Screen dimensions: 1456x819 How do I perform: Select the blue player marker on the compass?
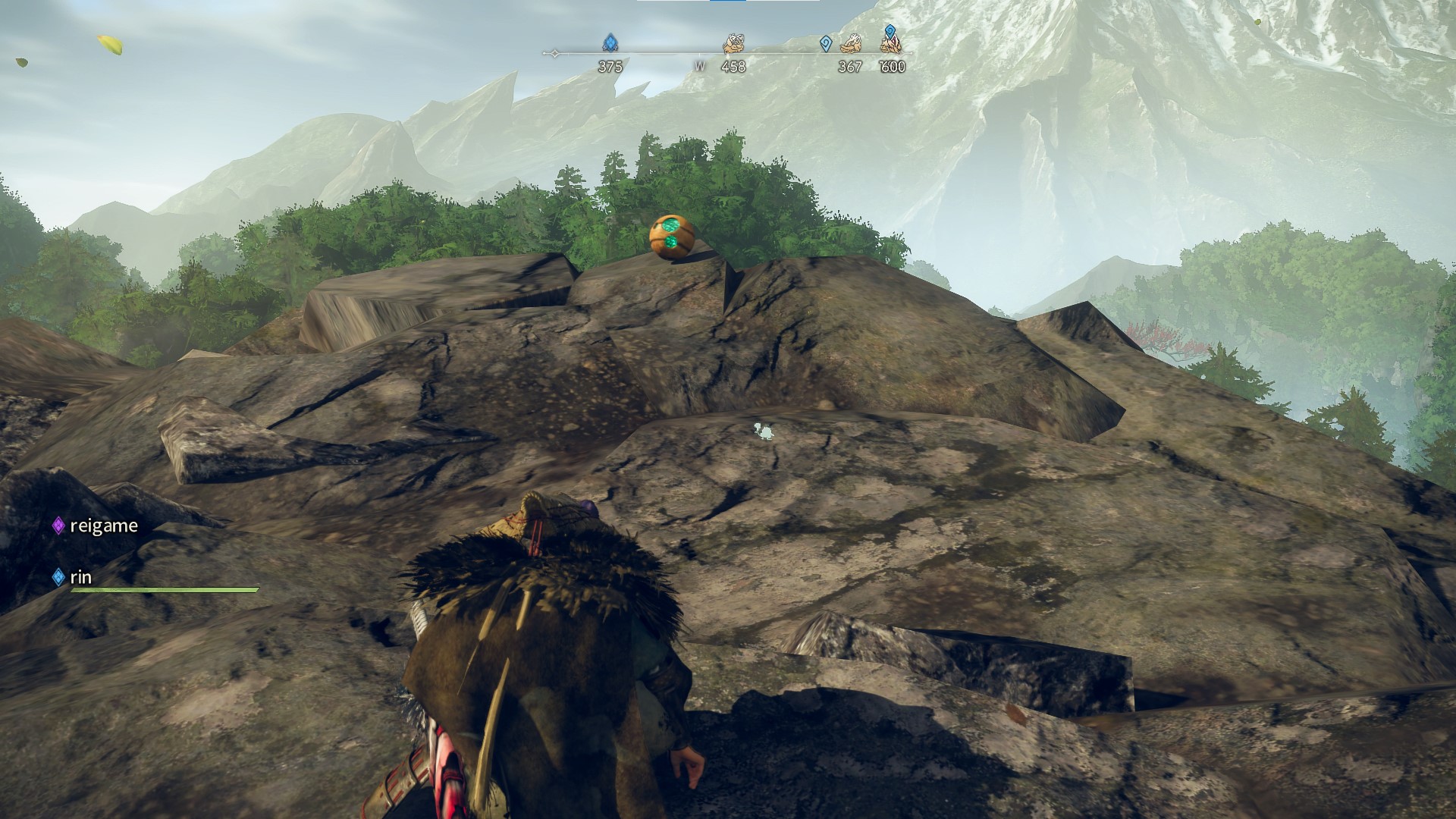tap(610, 42)
